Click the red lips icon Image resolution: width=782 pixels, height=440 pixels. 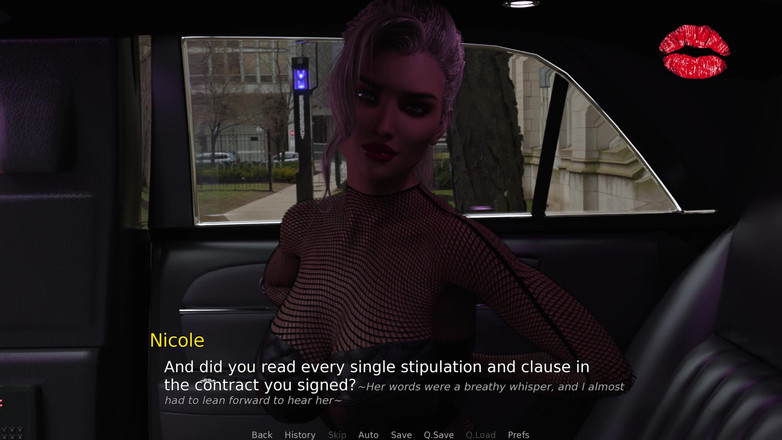694,52
